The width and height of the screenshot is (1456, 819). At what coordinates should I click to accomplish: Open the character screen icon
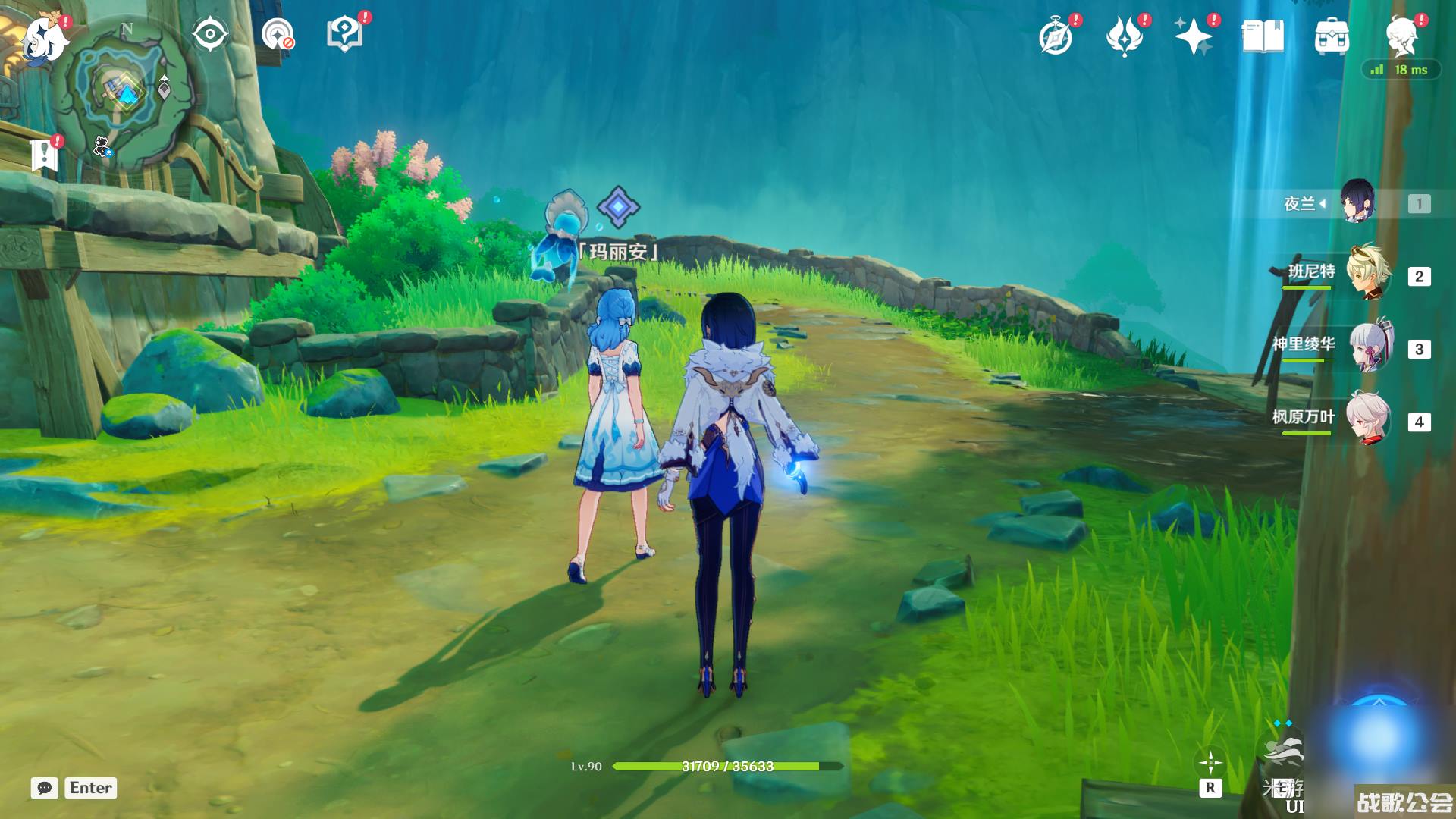[1401, 35]
